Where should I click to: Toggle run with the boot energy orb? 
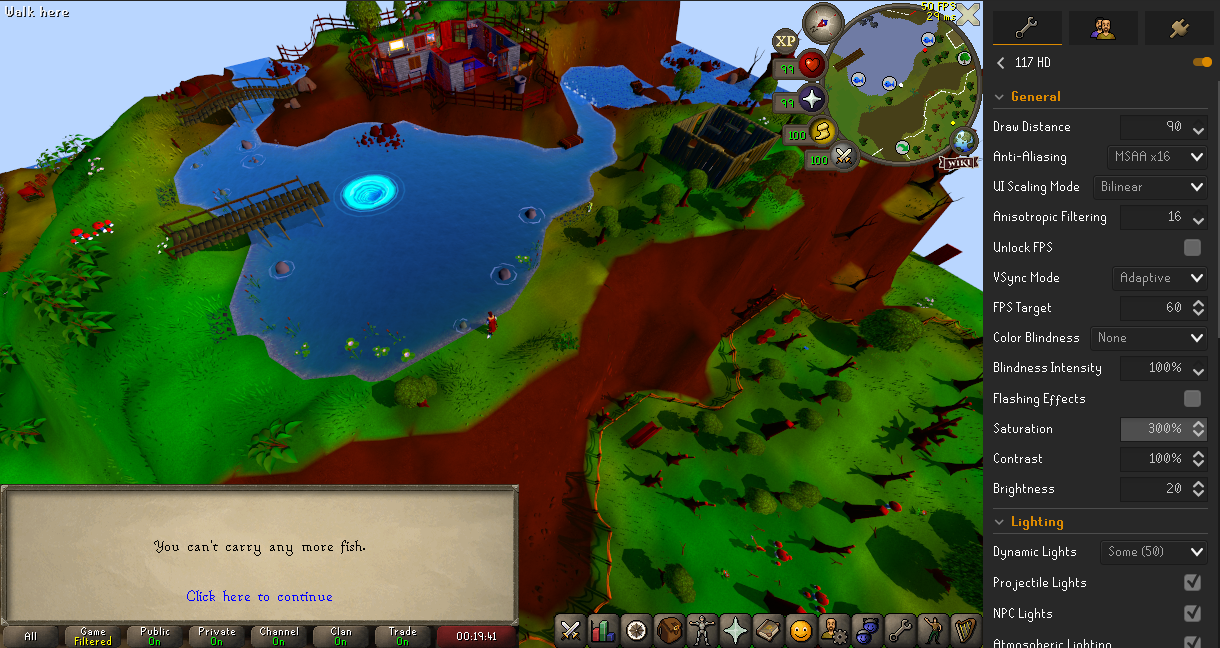point(820,132)
